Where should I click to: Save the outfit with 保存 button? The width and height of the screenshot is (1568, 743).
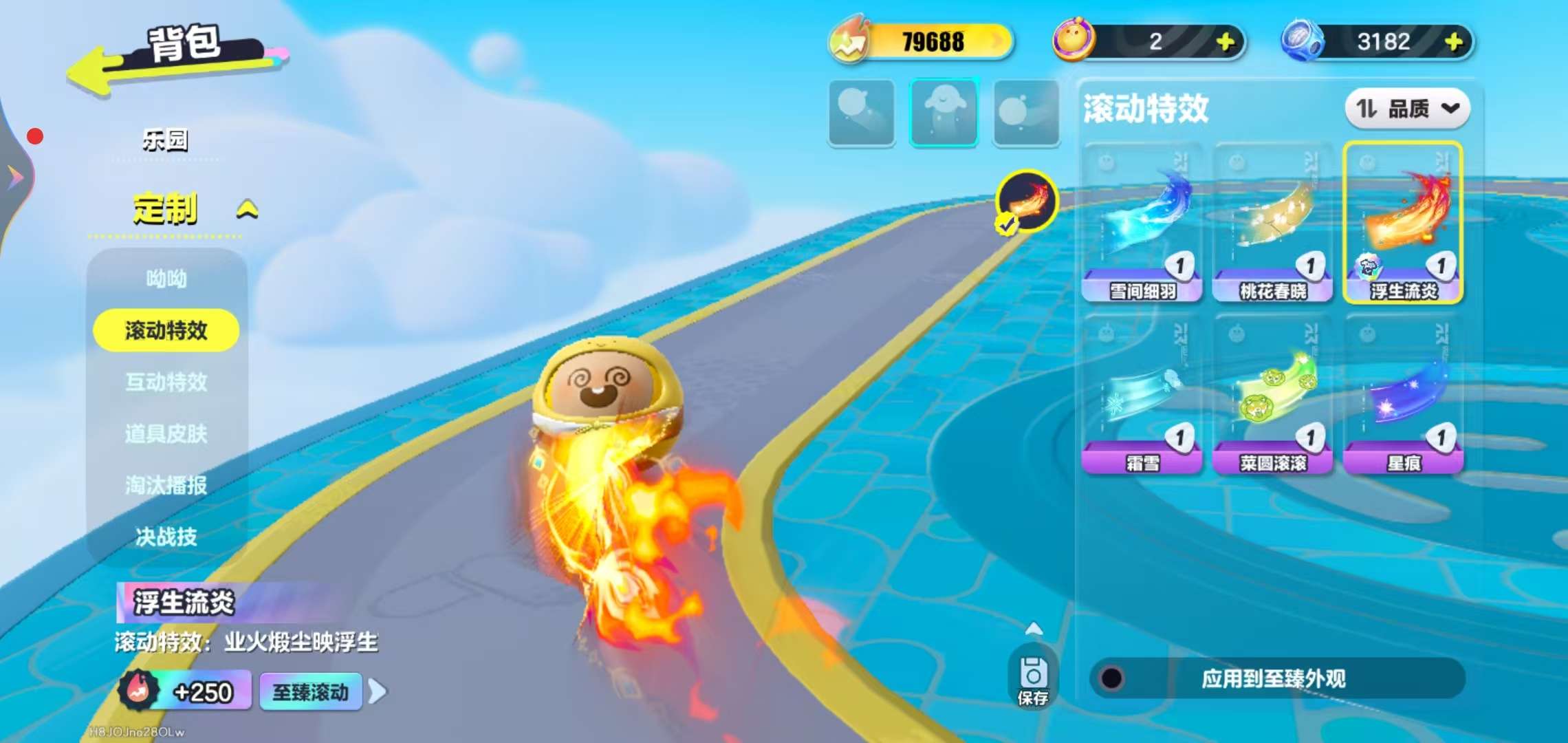(1032, 679)
